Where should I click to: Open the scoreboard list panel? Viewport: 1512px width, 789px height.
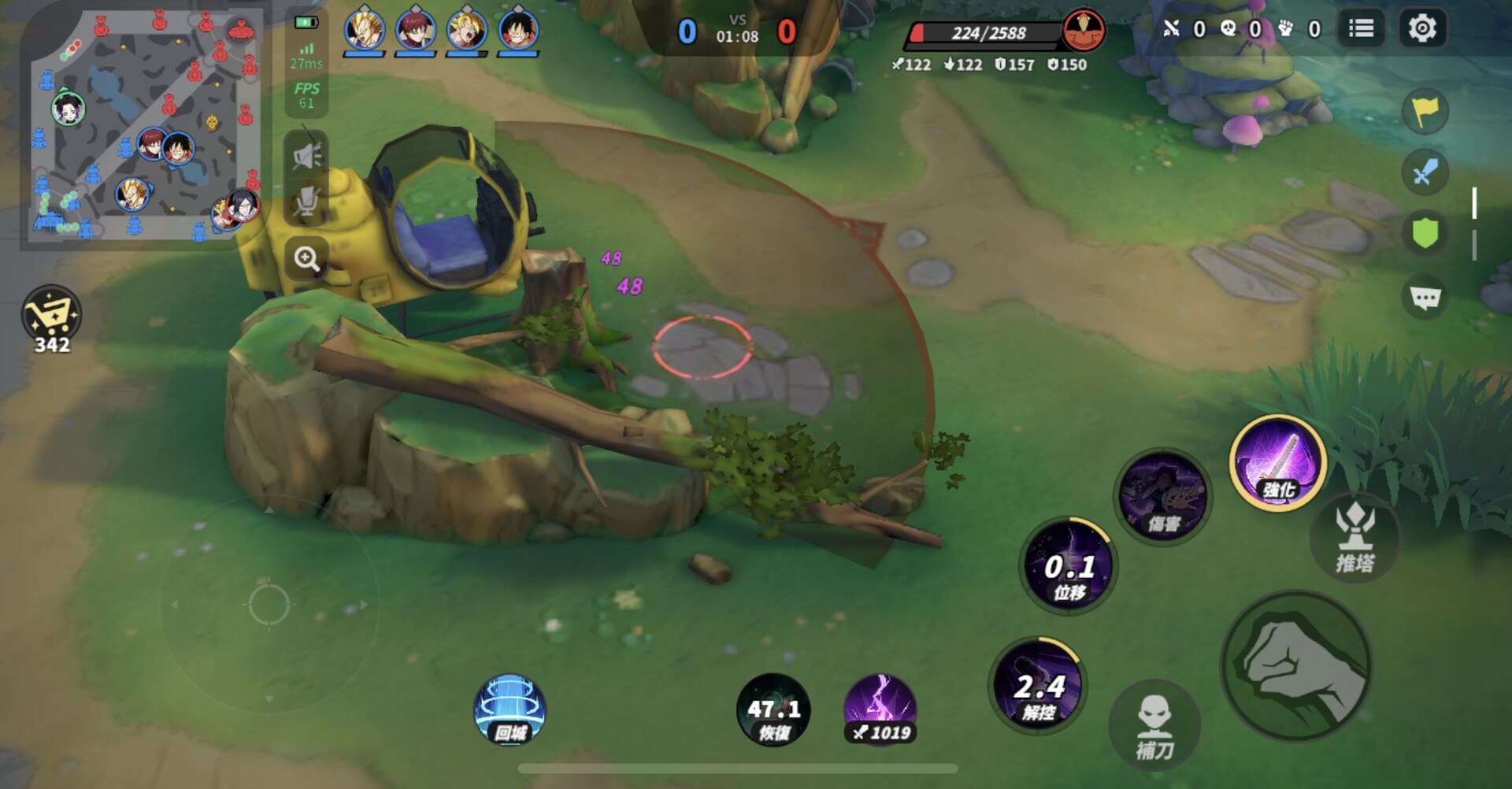[x=1360, y=26]
